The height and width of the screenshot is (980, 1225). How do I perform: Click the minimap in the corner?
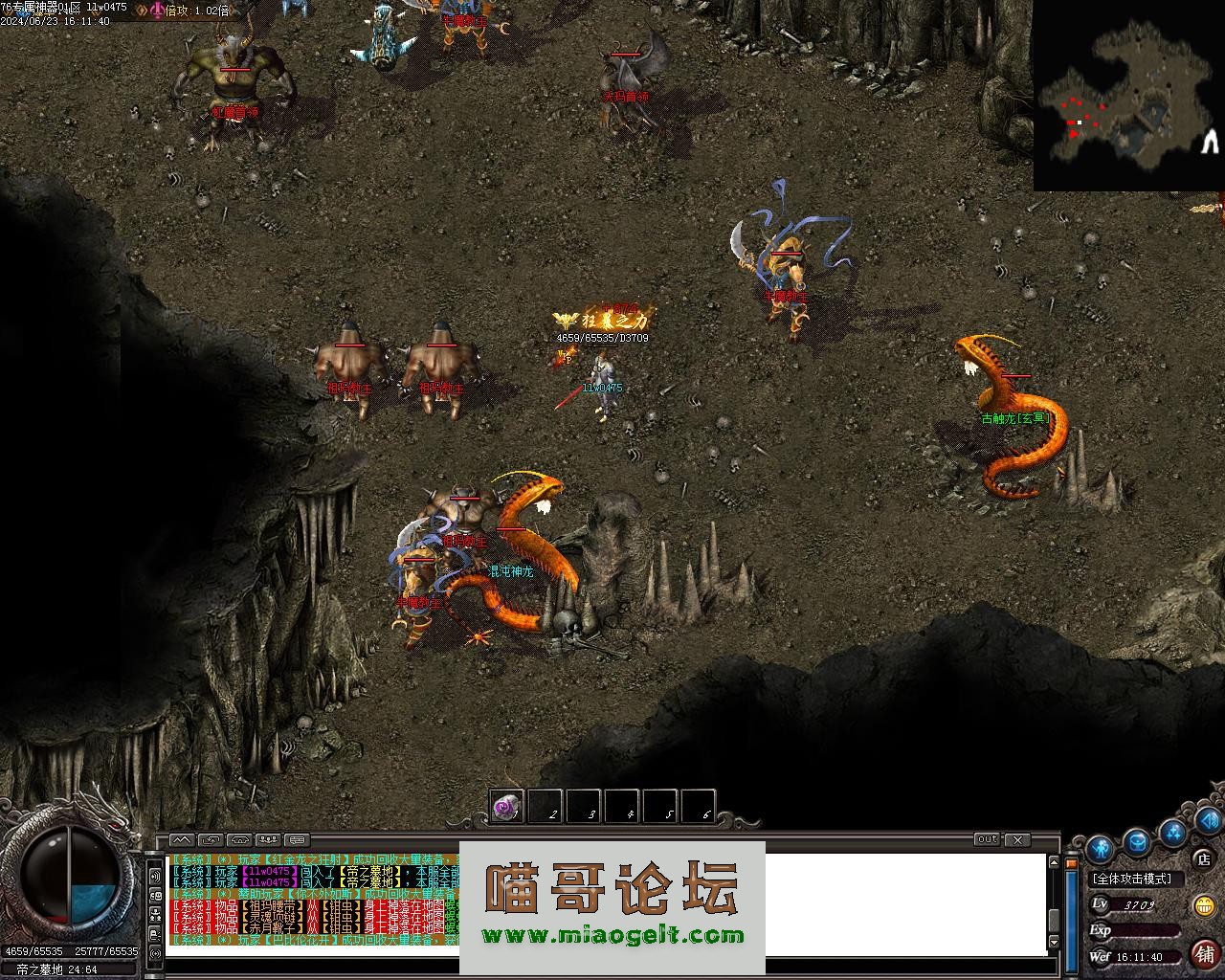1128,96
